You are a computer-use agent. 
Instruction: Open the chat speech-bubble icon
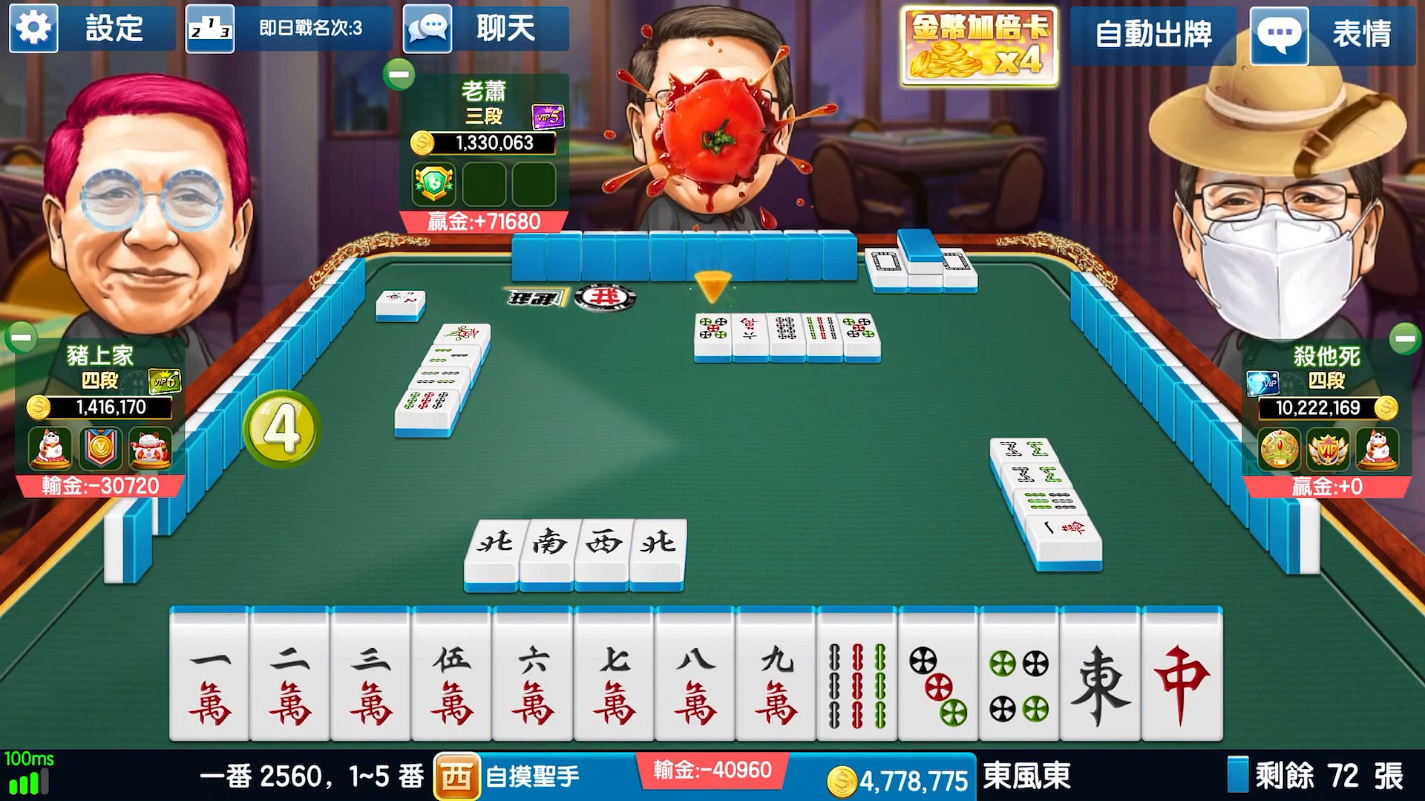(x=428, y=28)
